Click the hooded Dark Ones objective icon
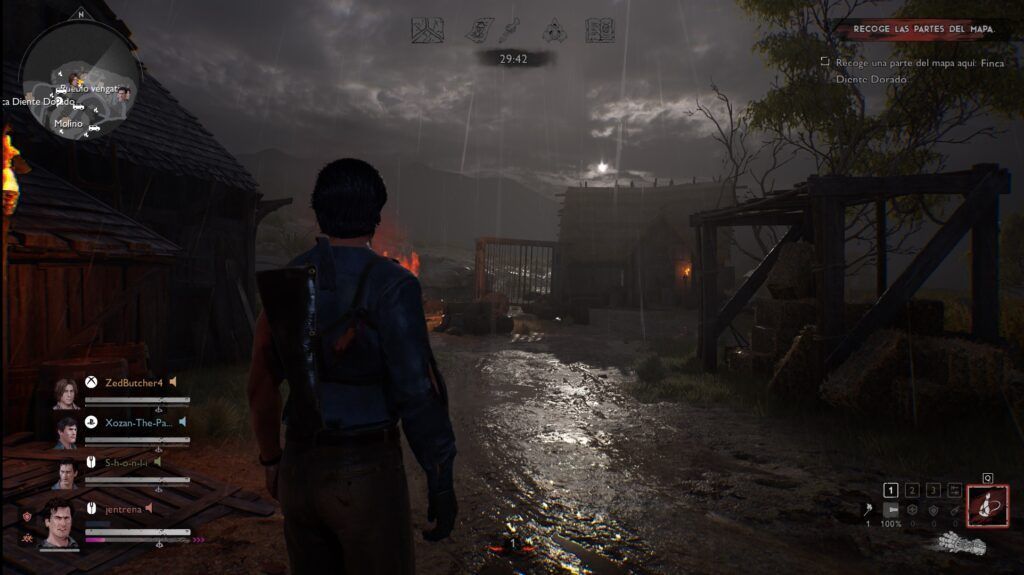 point(555,30)
